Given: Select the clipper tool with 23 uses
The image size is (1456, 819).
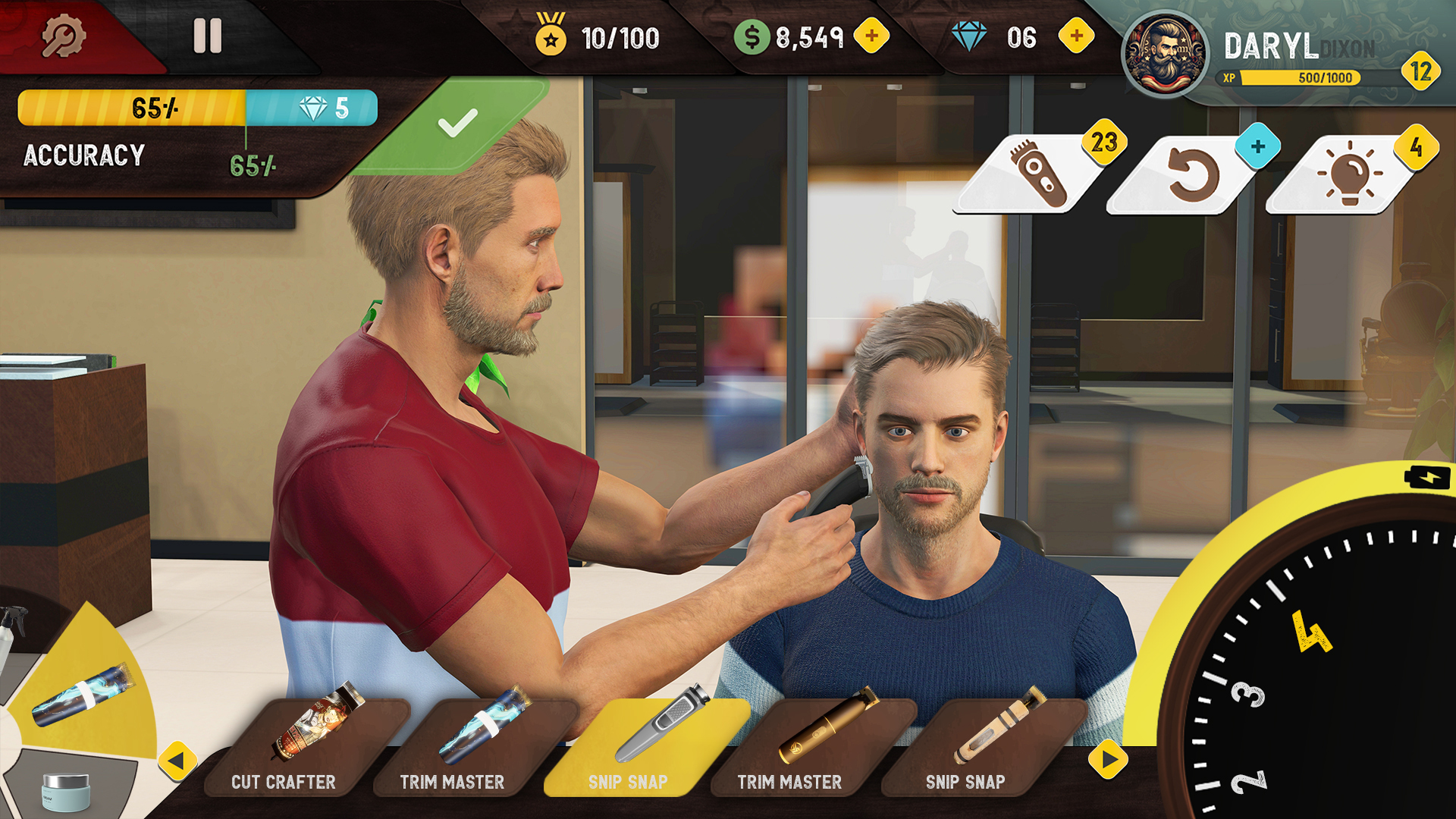Looking at the screenshot, I should point(1039,174).
